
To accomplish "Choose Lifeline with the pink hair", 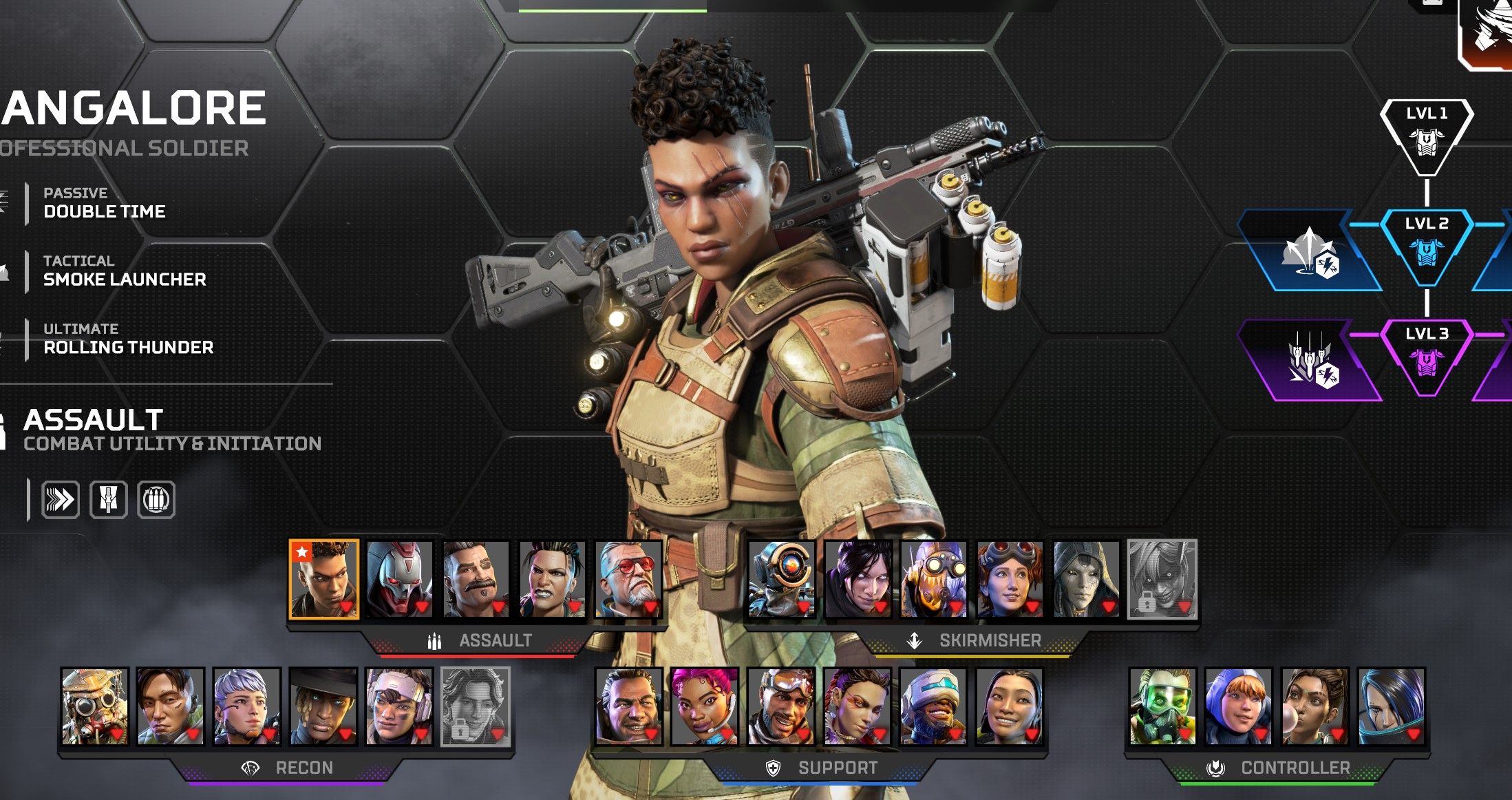I will (x=705, y=706).
